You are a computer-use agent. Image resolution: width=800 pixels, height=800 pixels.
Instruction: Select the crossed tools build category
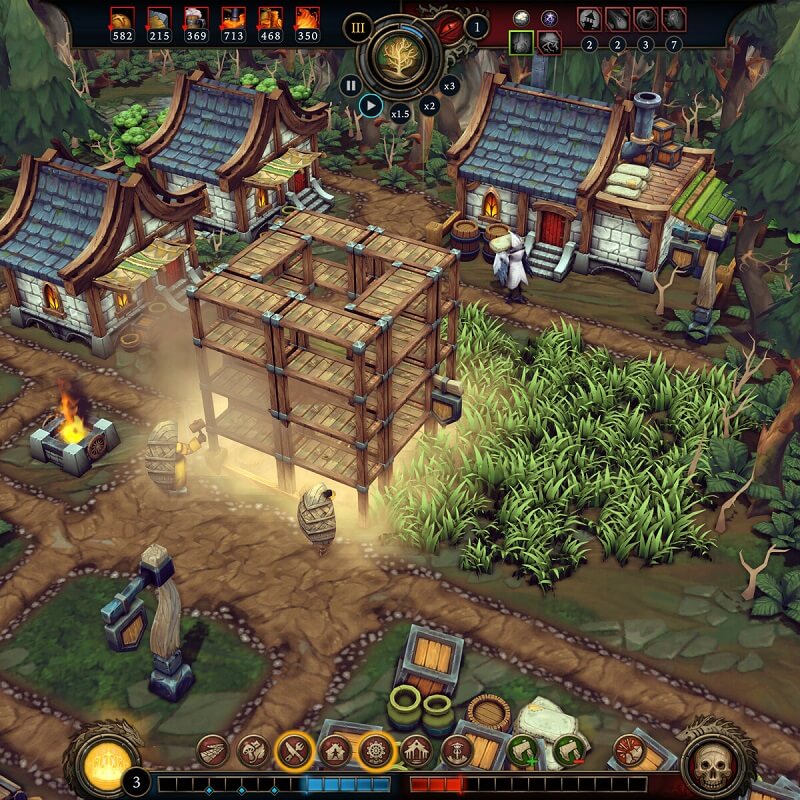294,750
